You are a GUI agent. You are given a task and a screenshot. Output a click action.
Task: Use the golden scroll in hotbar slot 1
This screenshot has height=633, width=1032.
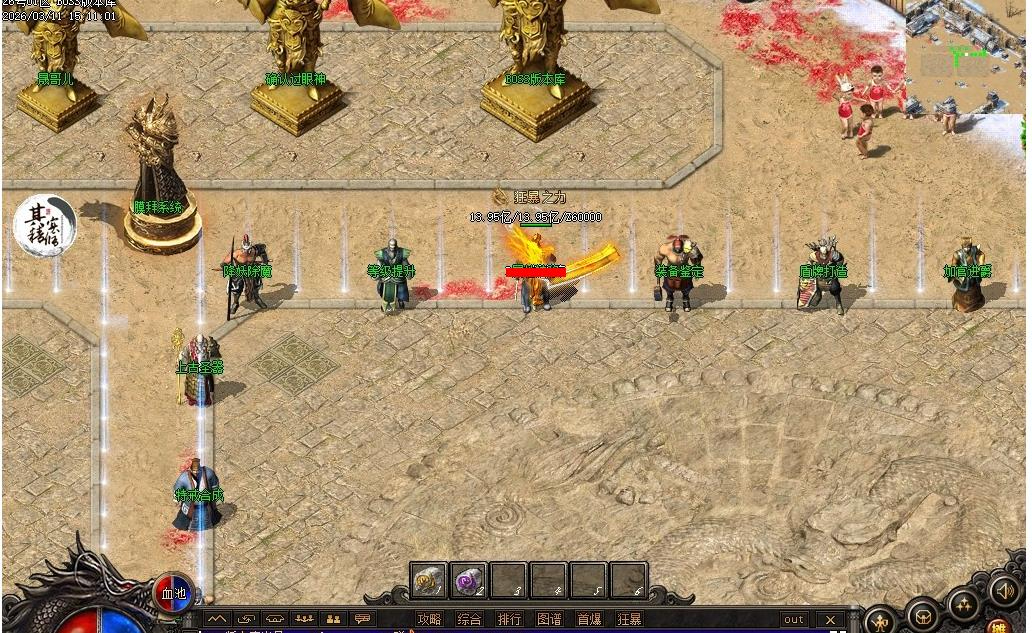pos(429,580)
